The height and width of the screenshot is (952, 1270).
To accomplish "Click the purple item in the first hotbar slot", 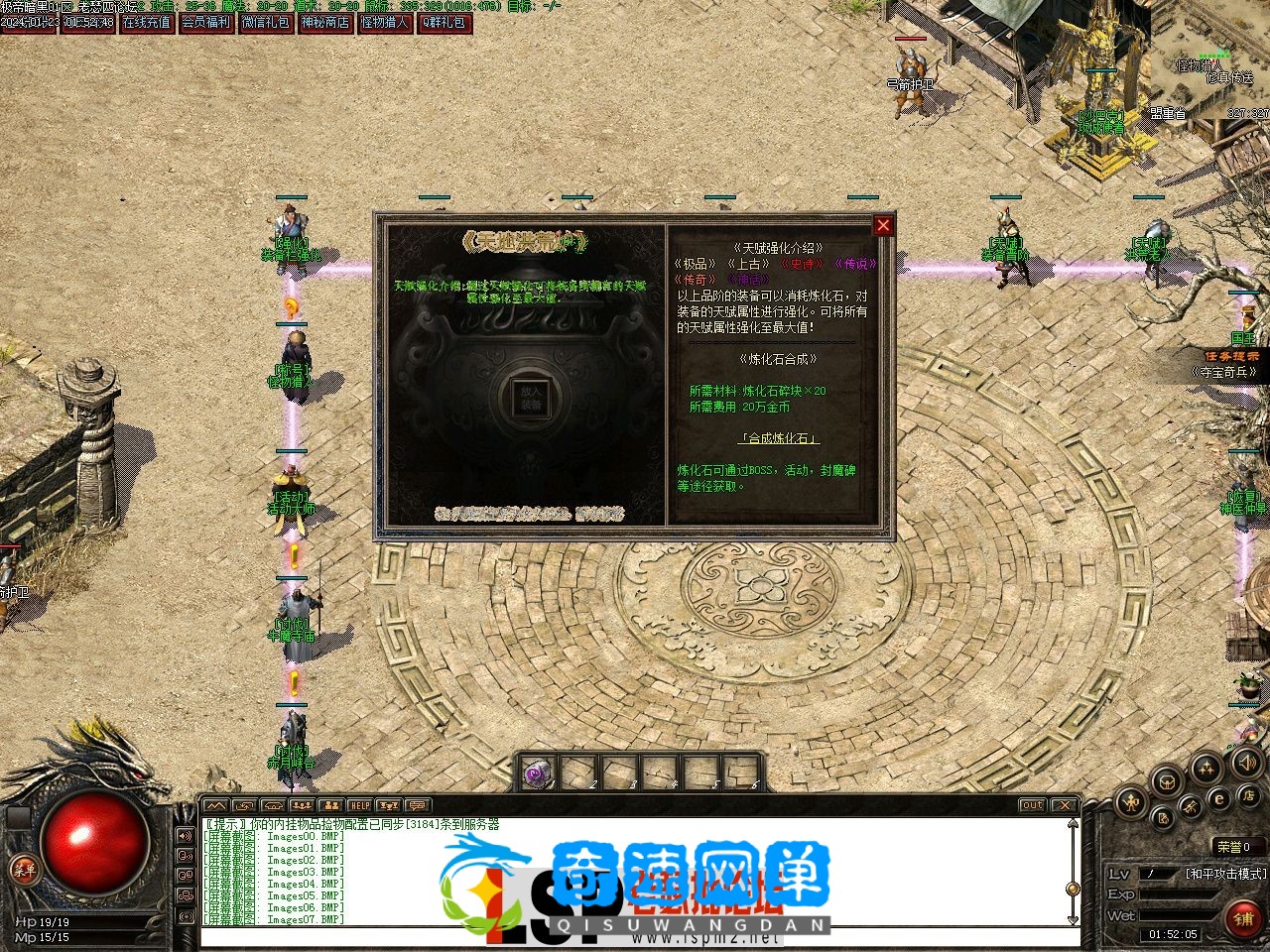I will [x=539, y=773].
